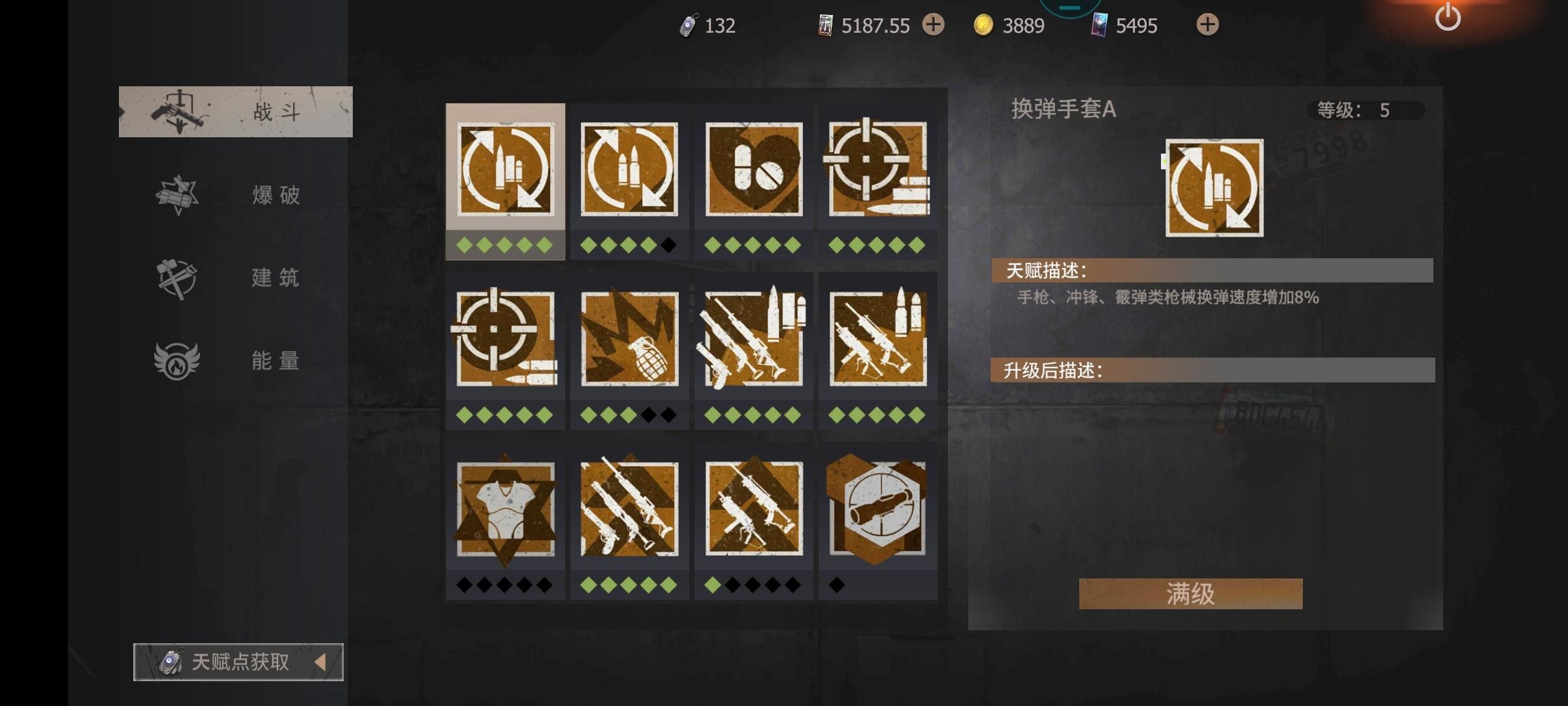Click the plus next to 5187.55 currency
1568x706 pixels.
(933, 25)
